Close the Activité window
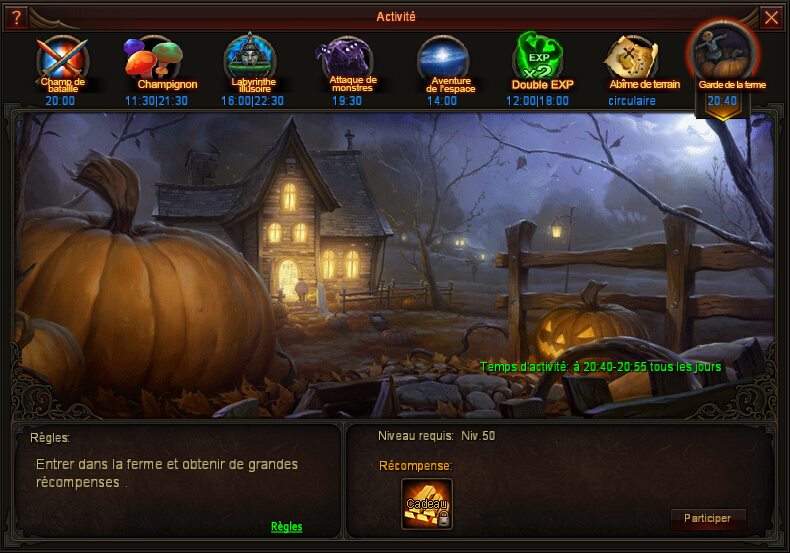 click(x=771, y=17)
